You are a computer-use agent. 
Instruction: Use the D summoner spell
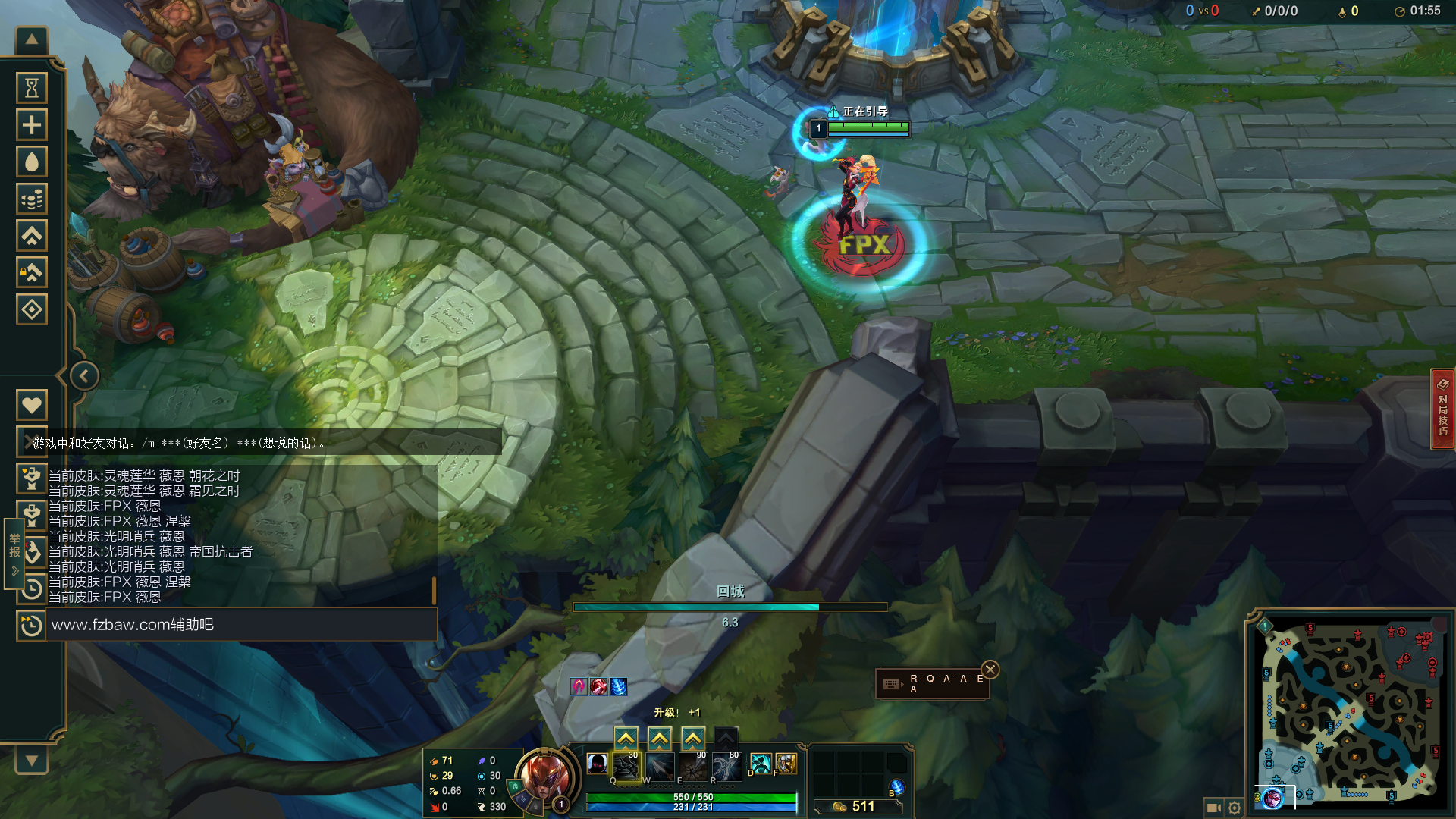click(760, 764)
